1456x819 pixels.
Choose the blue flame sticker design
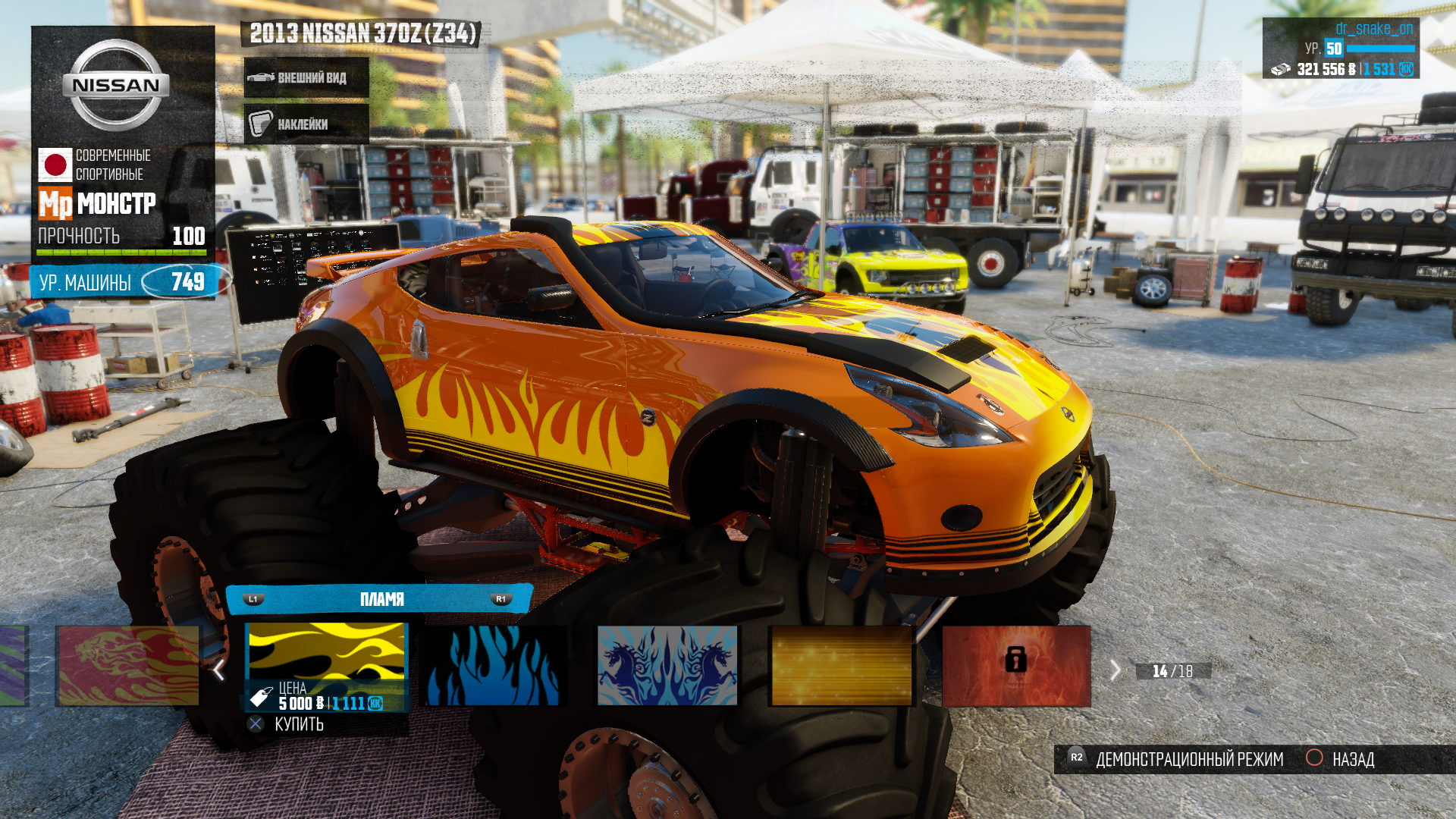tap(494, 666)
